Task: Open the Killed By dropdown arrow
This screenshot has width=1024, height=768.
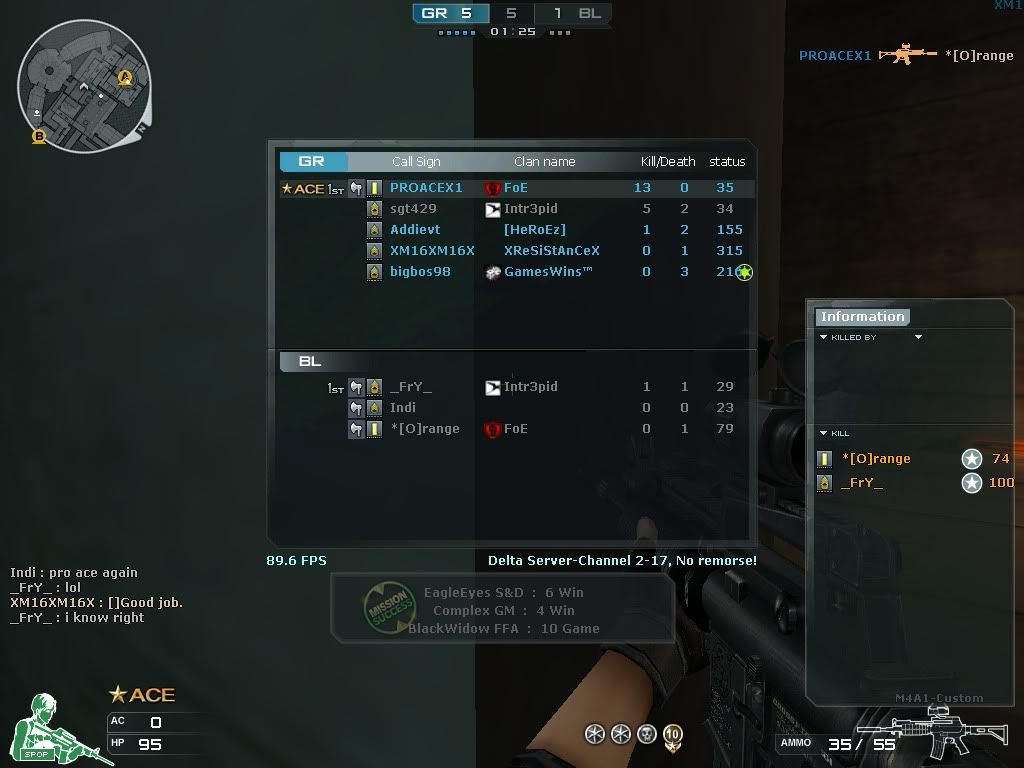Action: coord(918,338)
